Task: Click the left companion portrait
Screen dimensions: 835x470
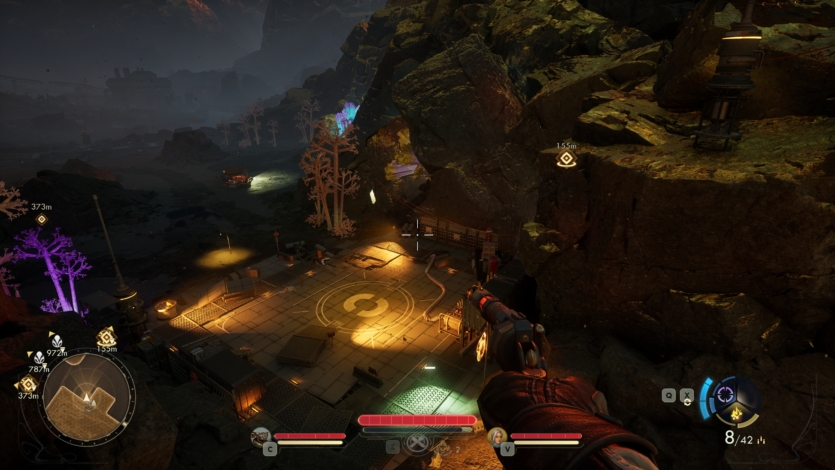Action: tap(261, 436)
